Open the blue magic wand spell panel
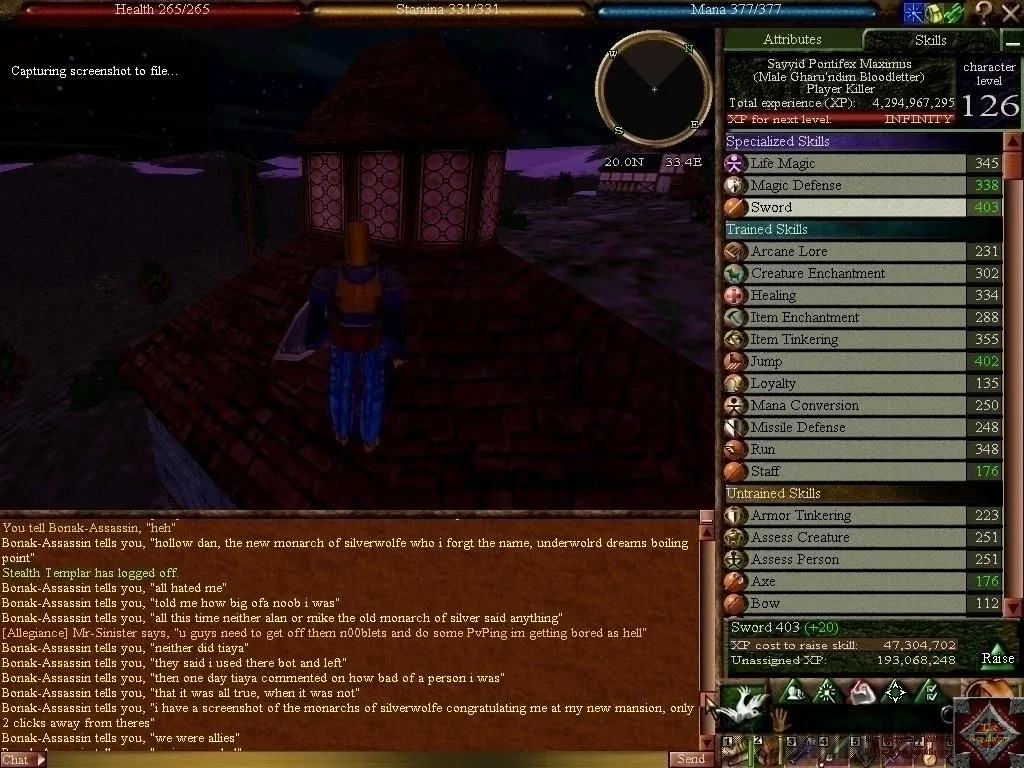The width and height of the screenshot is (1024, 768). [x=912, y=13]
